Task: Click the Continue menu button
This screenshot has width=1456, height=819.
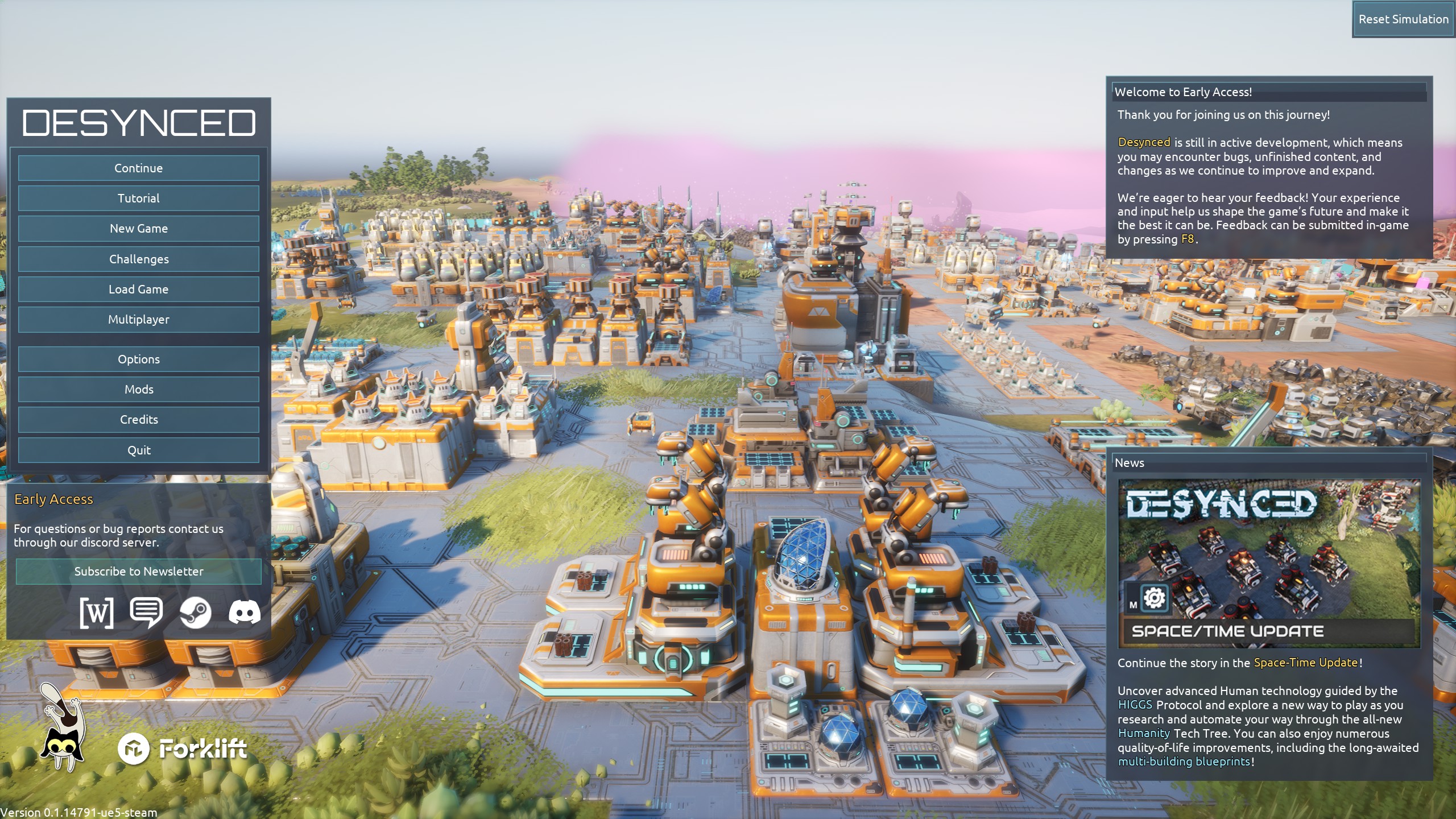Action: pyautogui.click(x=138, y=168)
